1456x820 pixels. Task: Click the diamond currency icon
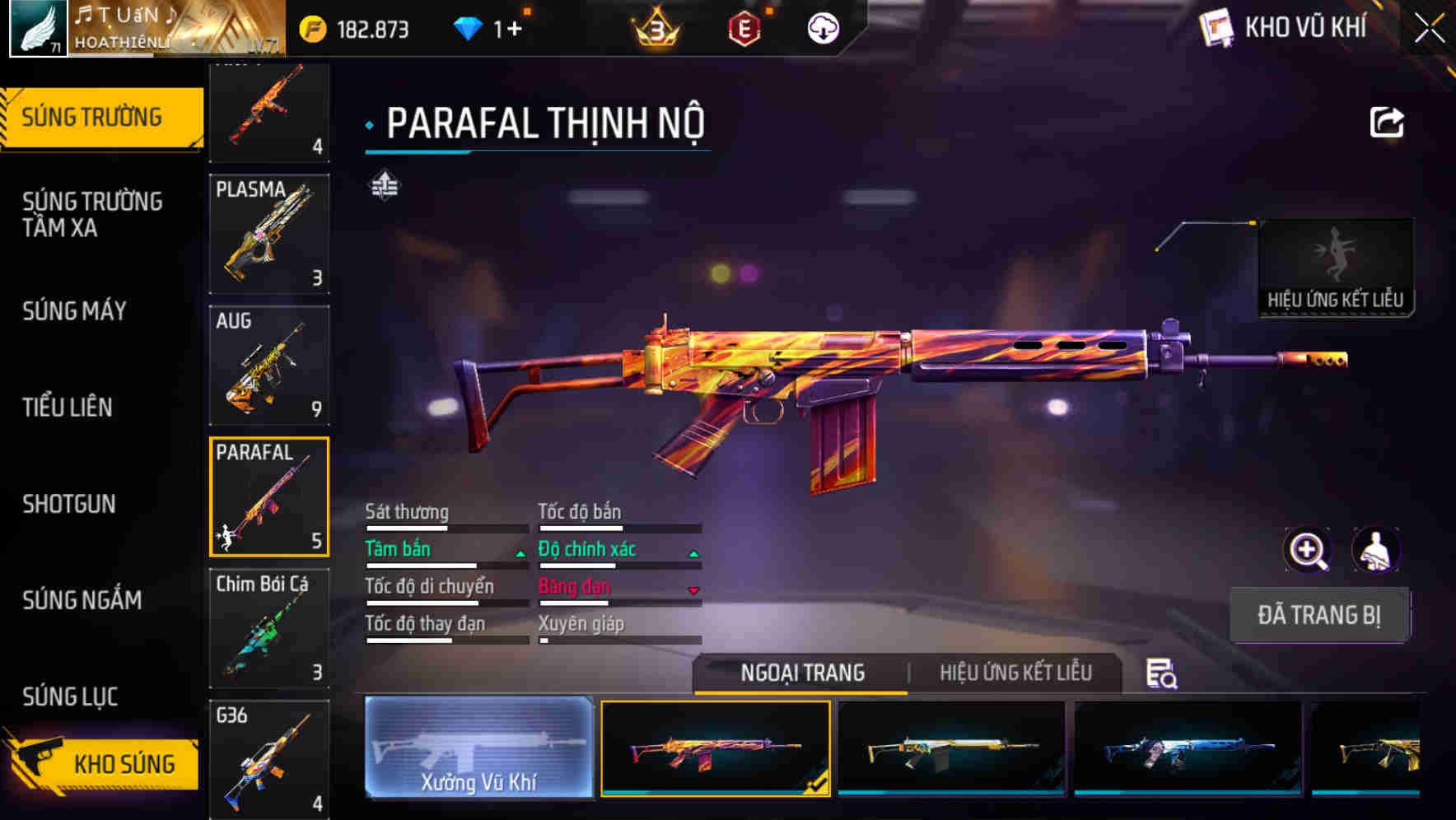(468, 27)
